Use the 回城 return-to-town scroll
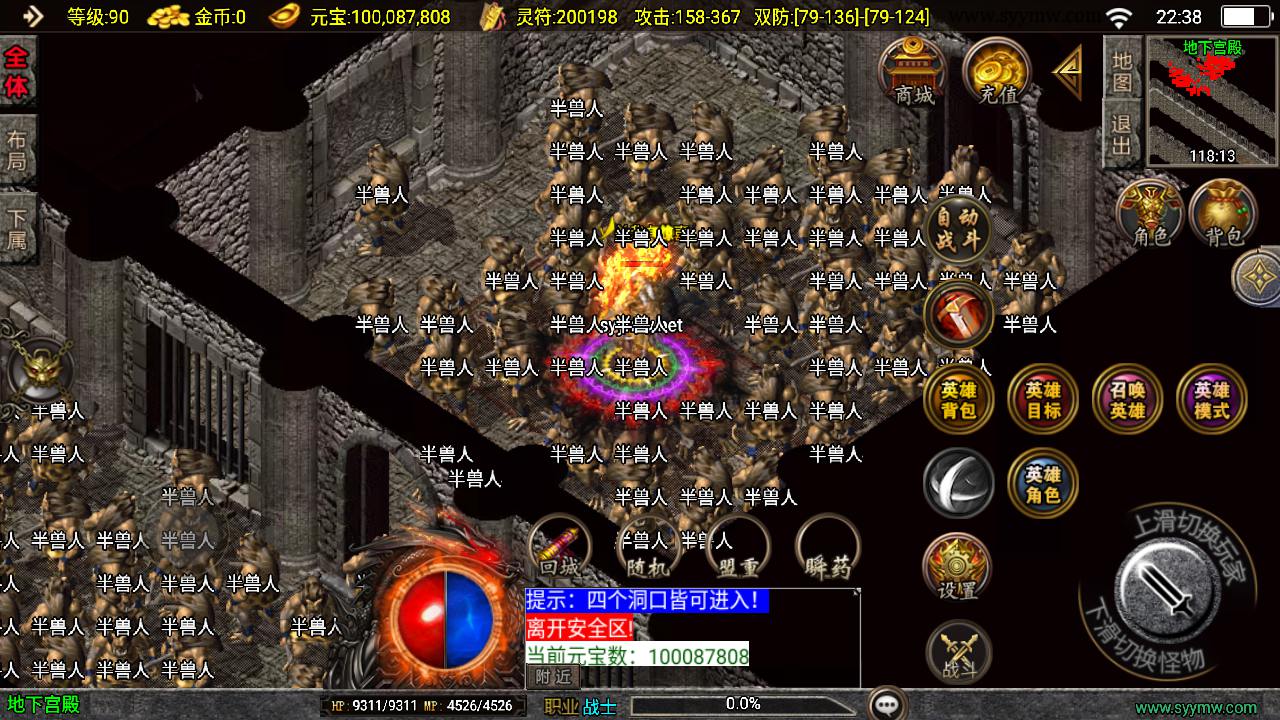1280x720 pixels. pos(560,548)
